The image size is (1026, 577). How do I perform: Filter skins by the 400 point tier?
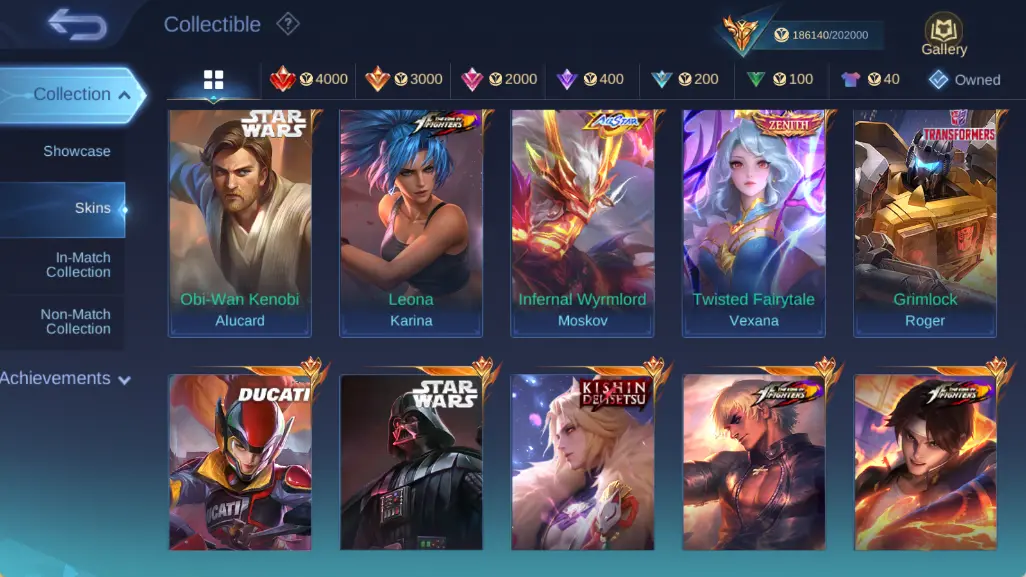click(x=590, y=80)
